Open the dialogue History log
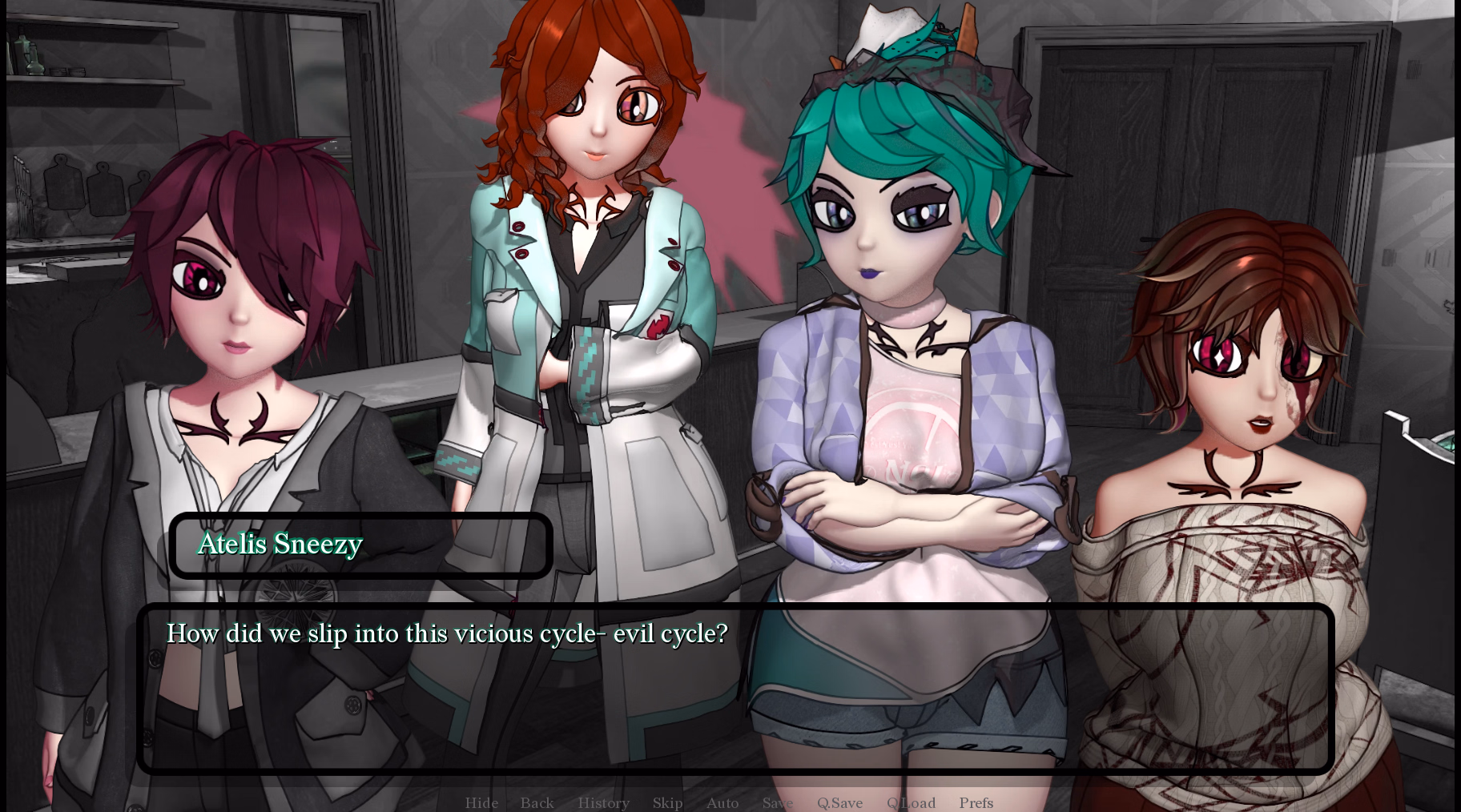This screenshot has height=812, width=1461. click(x=603, y=802)
